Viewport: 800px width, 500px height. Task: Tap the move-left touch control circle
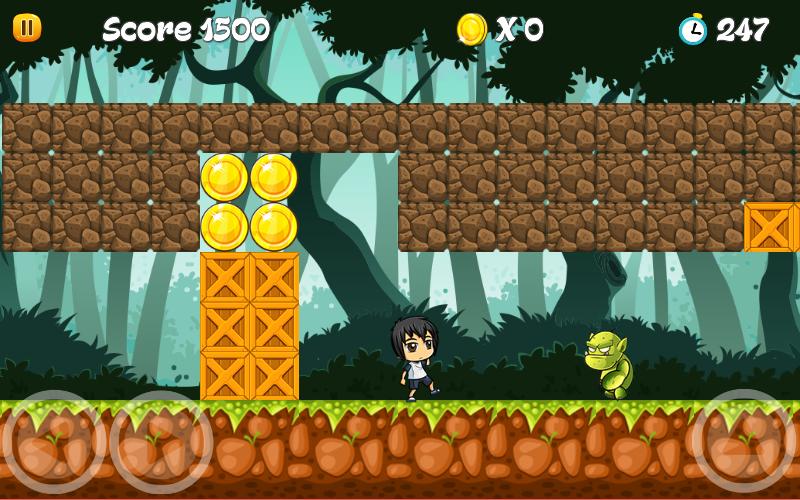(54, 442)
